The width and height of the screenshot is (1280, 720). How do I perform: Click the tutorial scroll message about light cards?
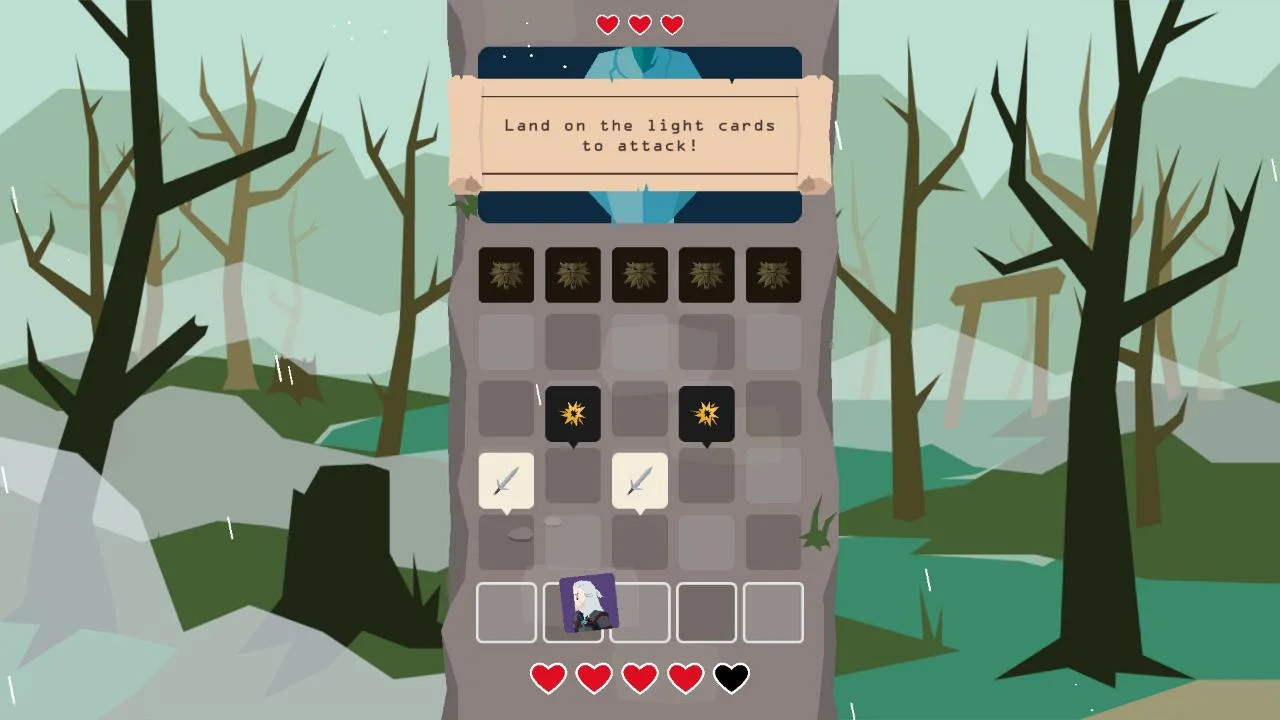click(640, 136)
